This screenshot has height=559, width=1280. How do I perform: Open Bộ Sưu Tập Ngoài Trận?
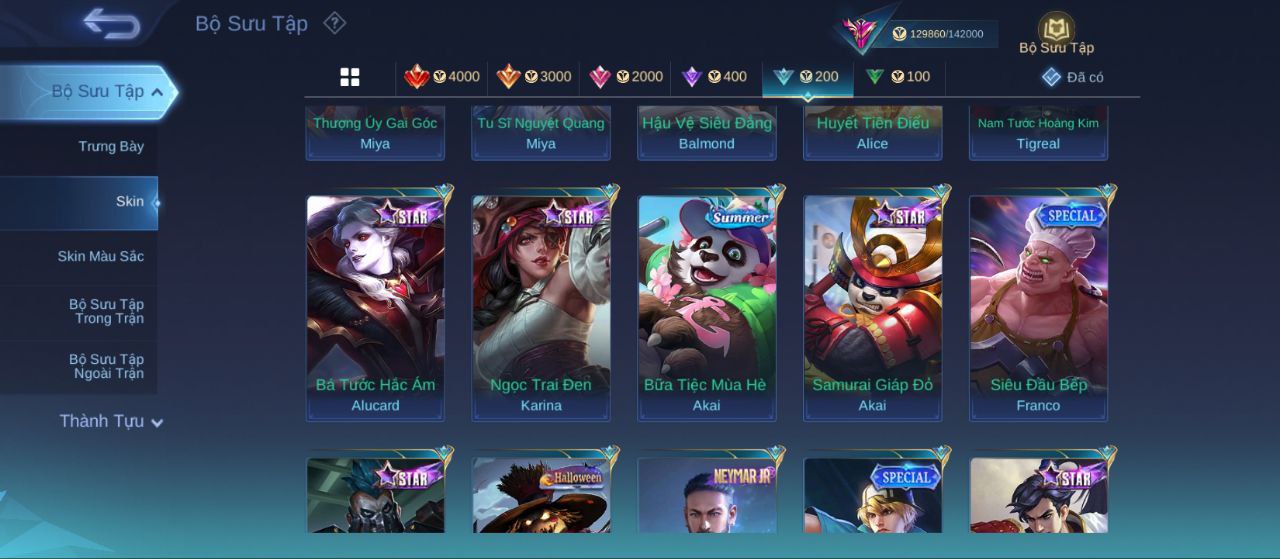pyautogui.click(x=106, y=367)
